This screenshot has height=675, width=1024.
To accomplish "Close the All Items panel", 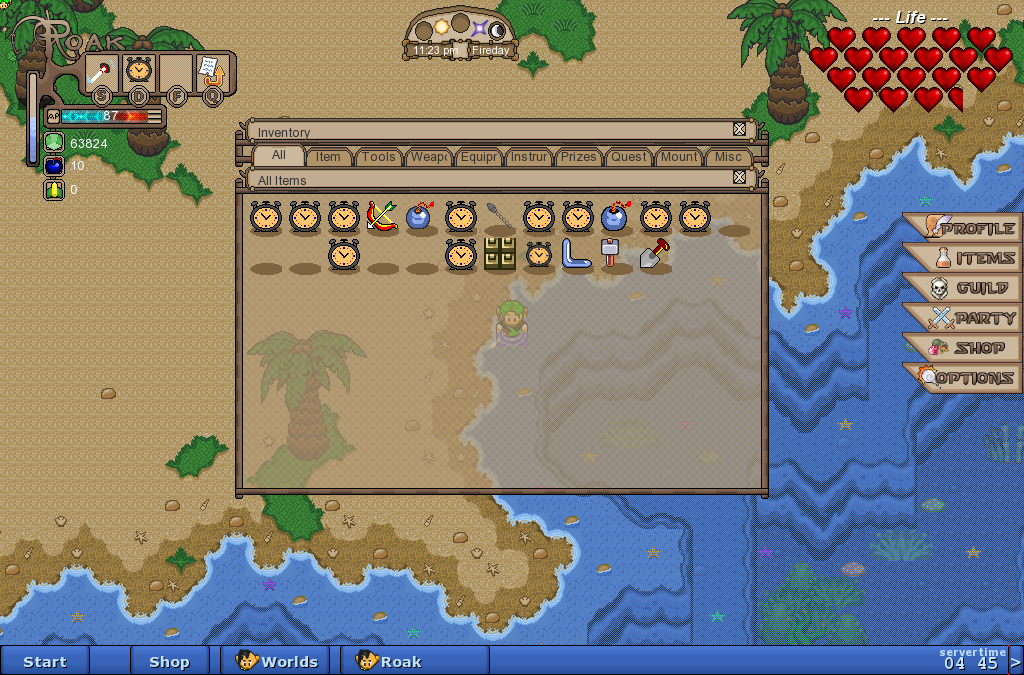I will 739,177.
